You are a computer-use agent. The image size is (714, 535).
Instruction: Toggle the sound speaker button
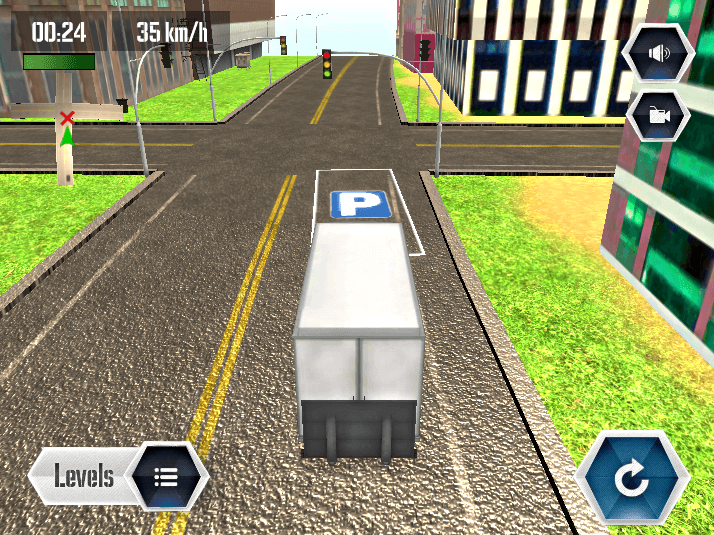coord(657,52)
